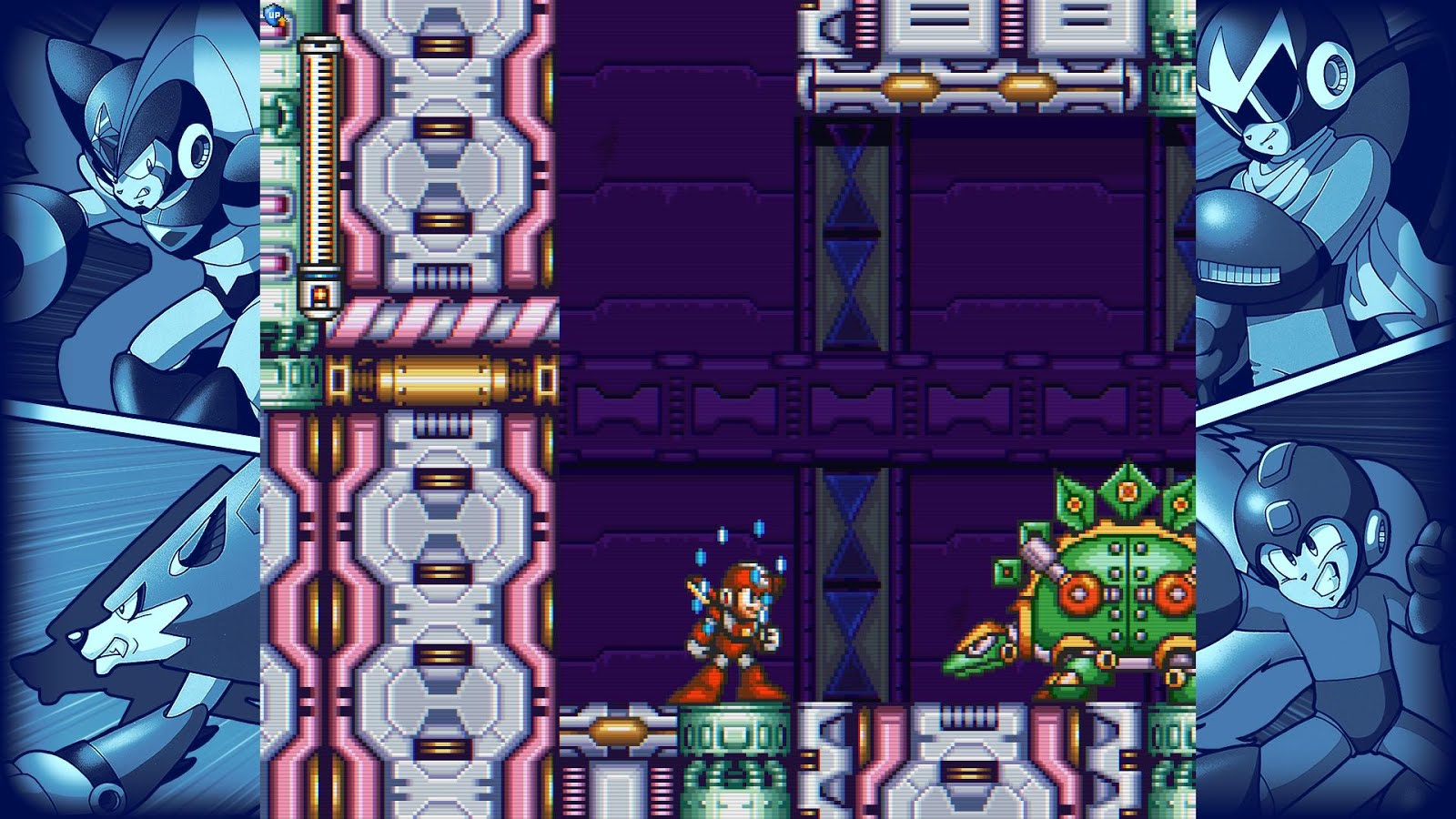Click the Mega Man player sprite in red armor

point(737,628)
